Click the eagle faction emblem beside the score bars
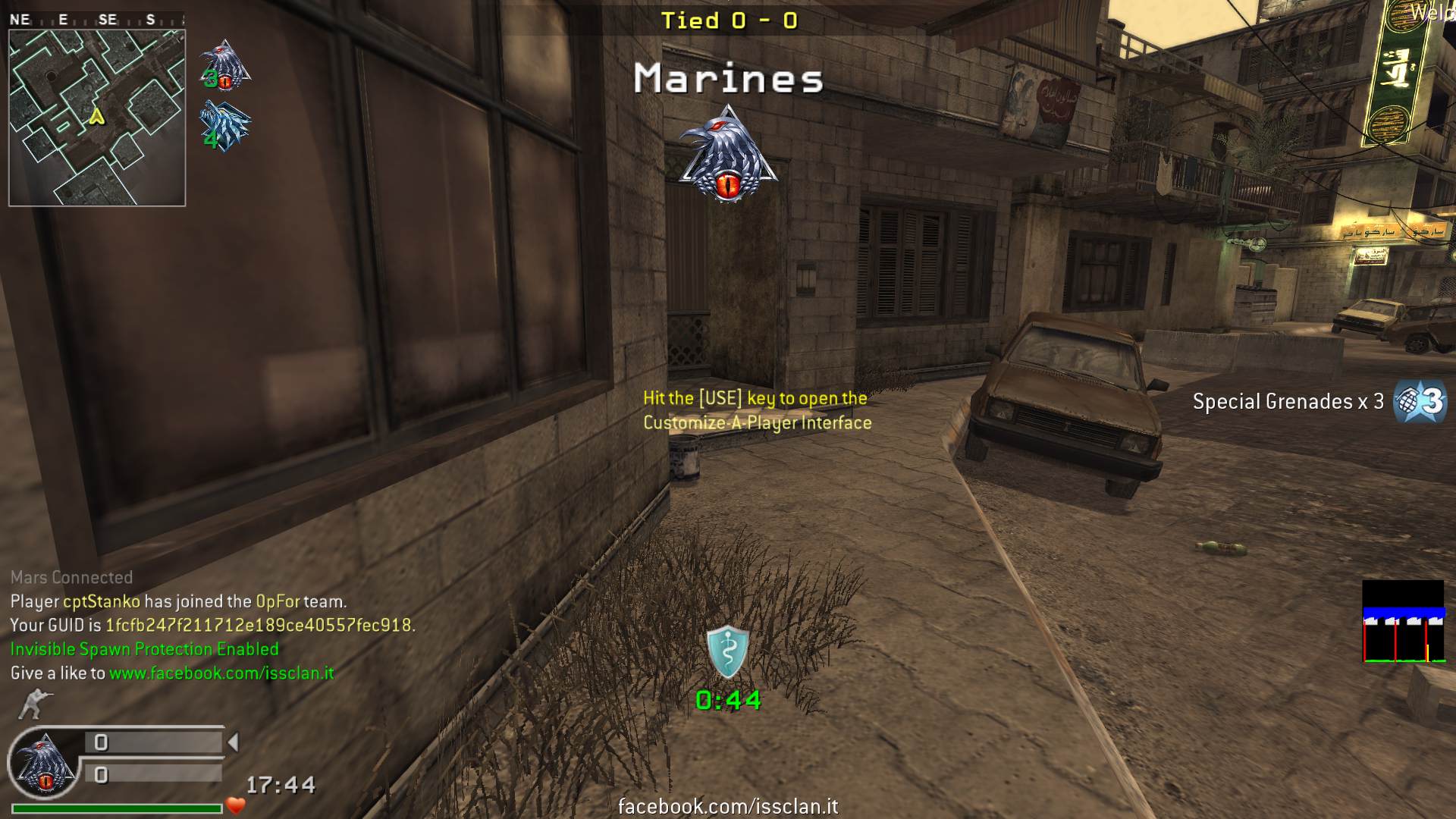The image size is (1456, 819). tap(43, 764)
